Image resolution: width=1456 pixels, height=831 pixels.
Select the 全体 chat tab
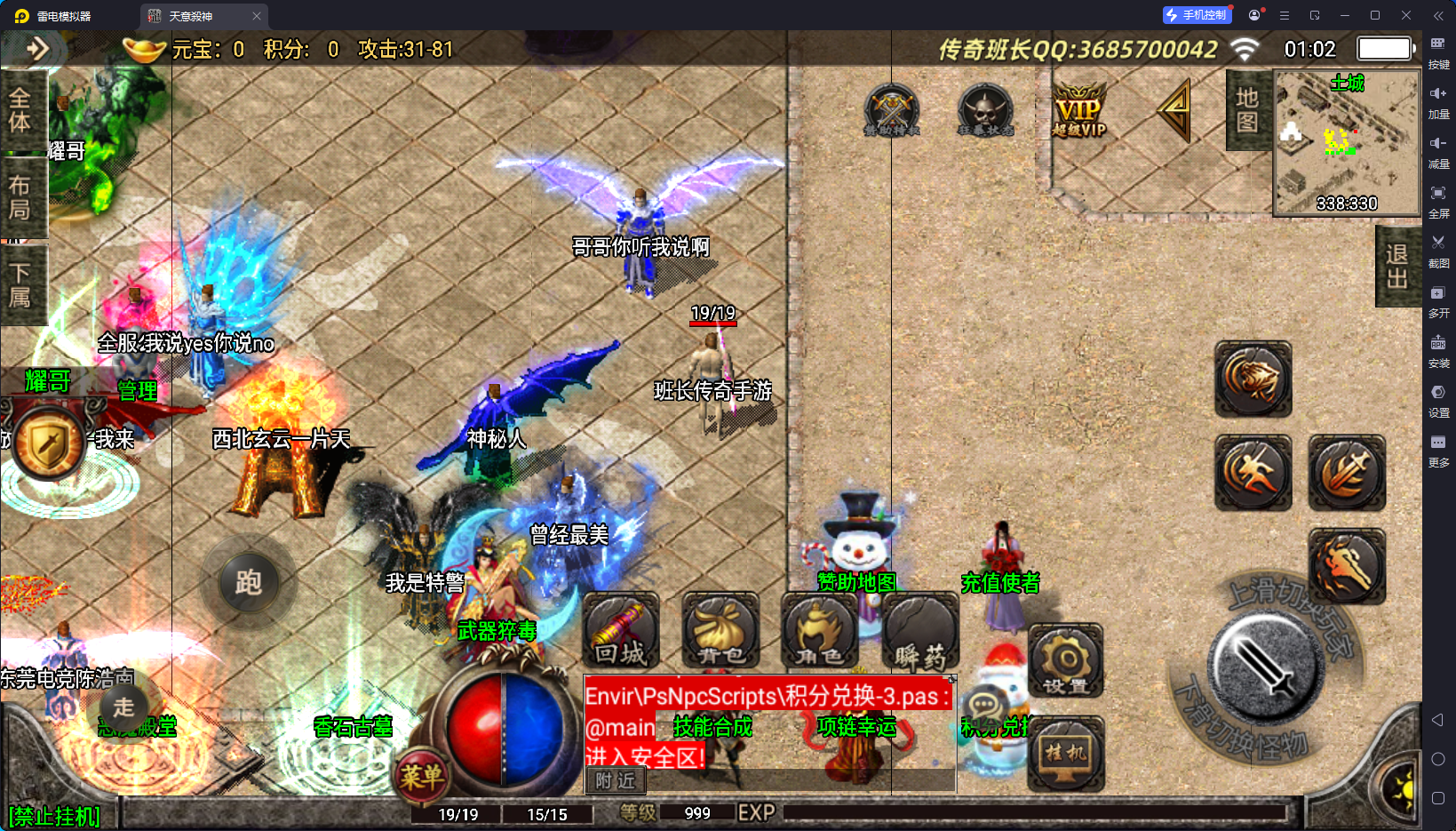click(20, 110)
